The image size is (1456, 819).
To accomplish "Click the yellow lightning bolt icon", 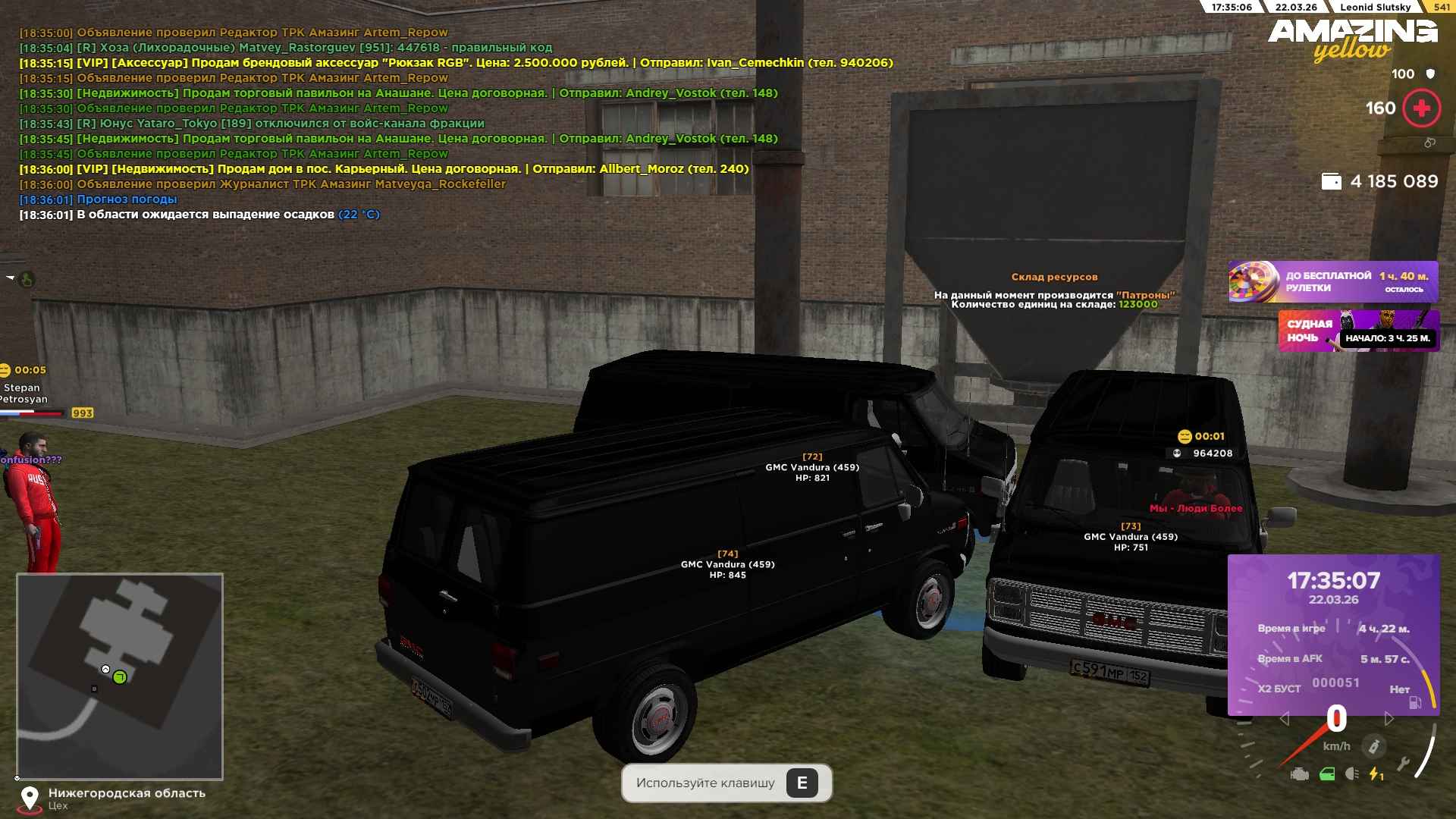I will point(1376,774).
